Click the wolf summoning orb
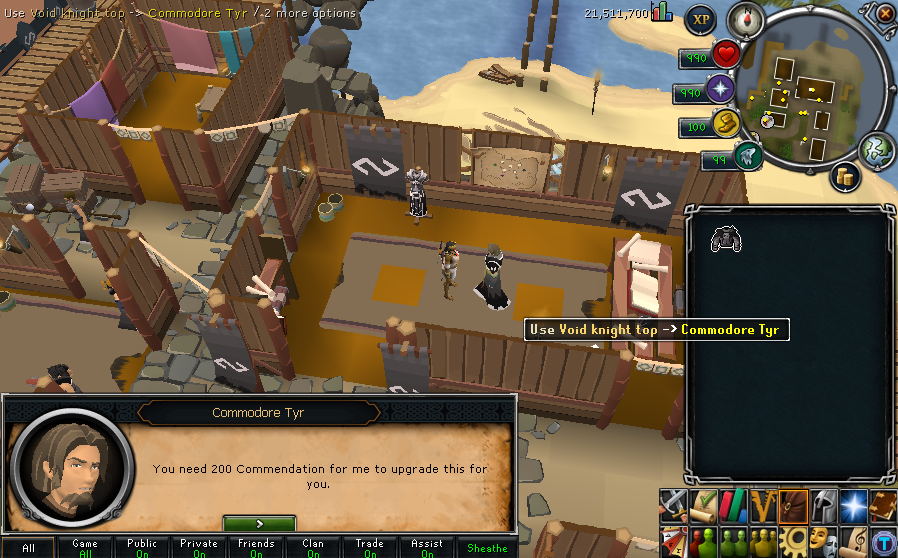Image resolution: width=898 pixels, height=558 pixels. point(746,156)
